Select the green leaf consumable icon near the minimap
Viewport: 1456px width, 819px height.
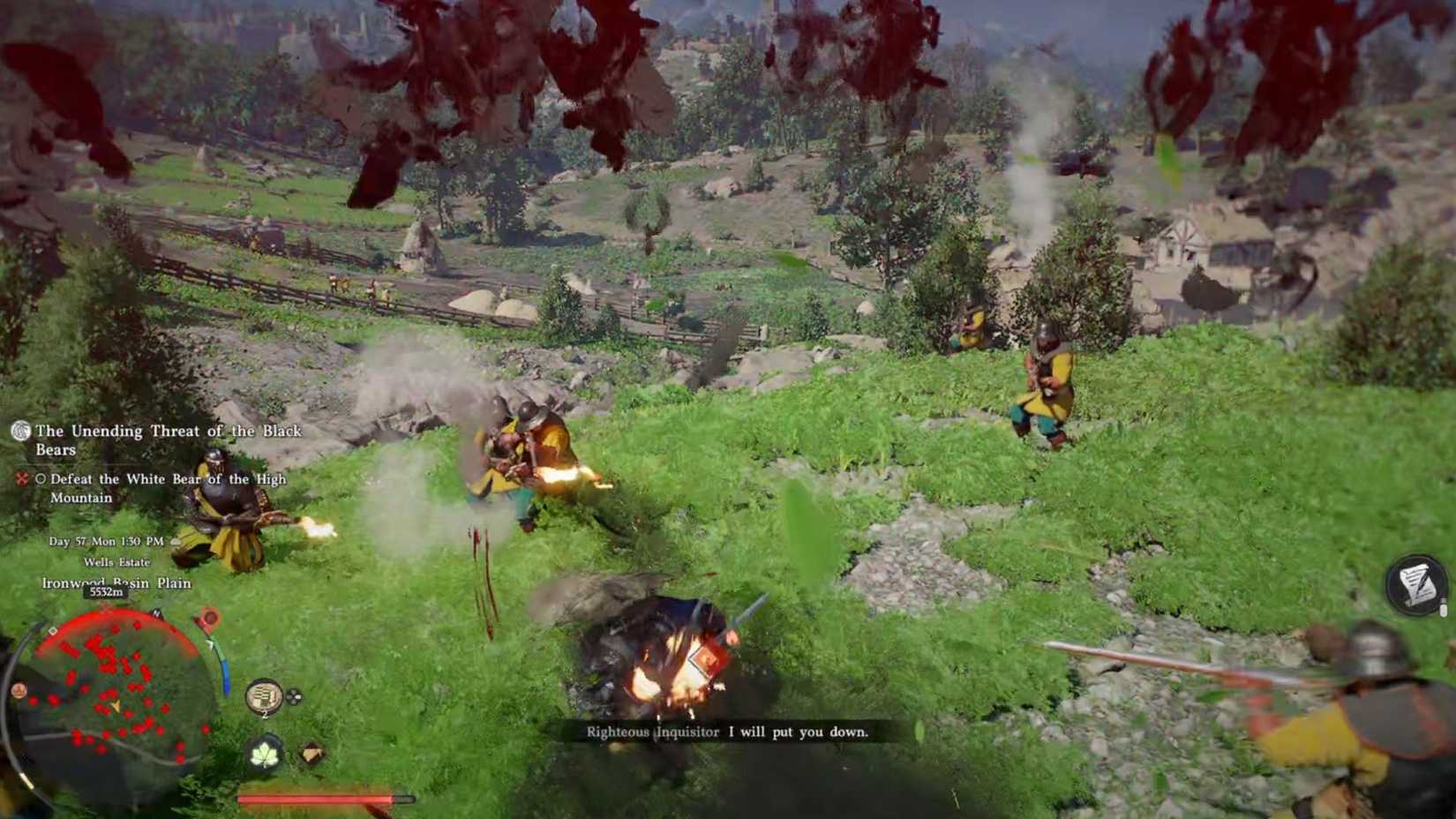click(x=265, y=754)
